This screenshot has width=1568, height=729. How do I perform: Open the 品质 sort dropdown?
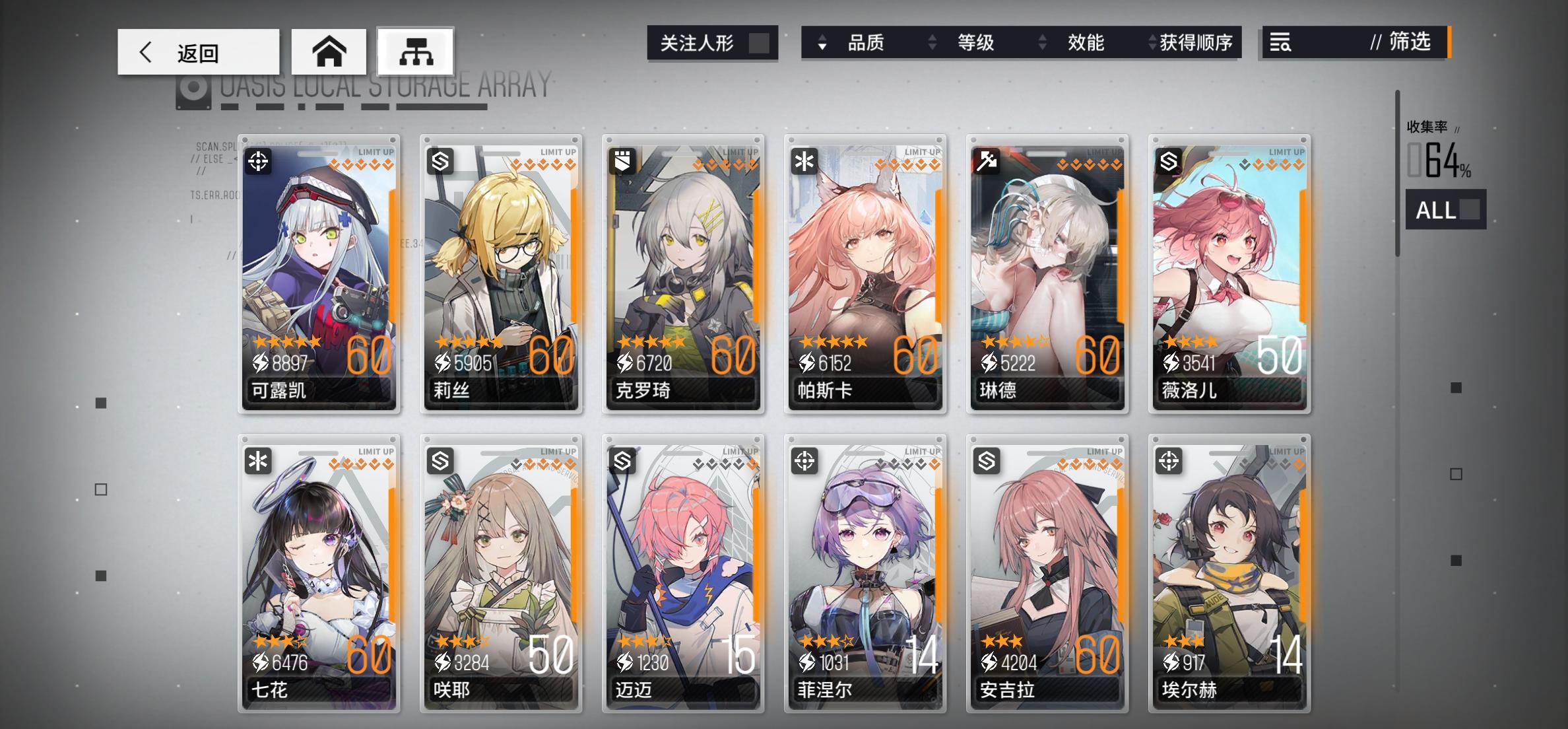click(x=865, y=43)
